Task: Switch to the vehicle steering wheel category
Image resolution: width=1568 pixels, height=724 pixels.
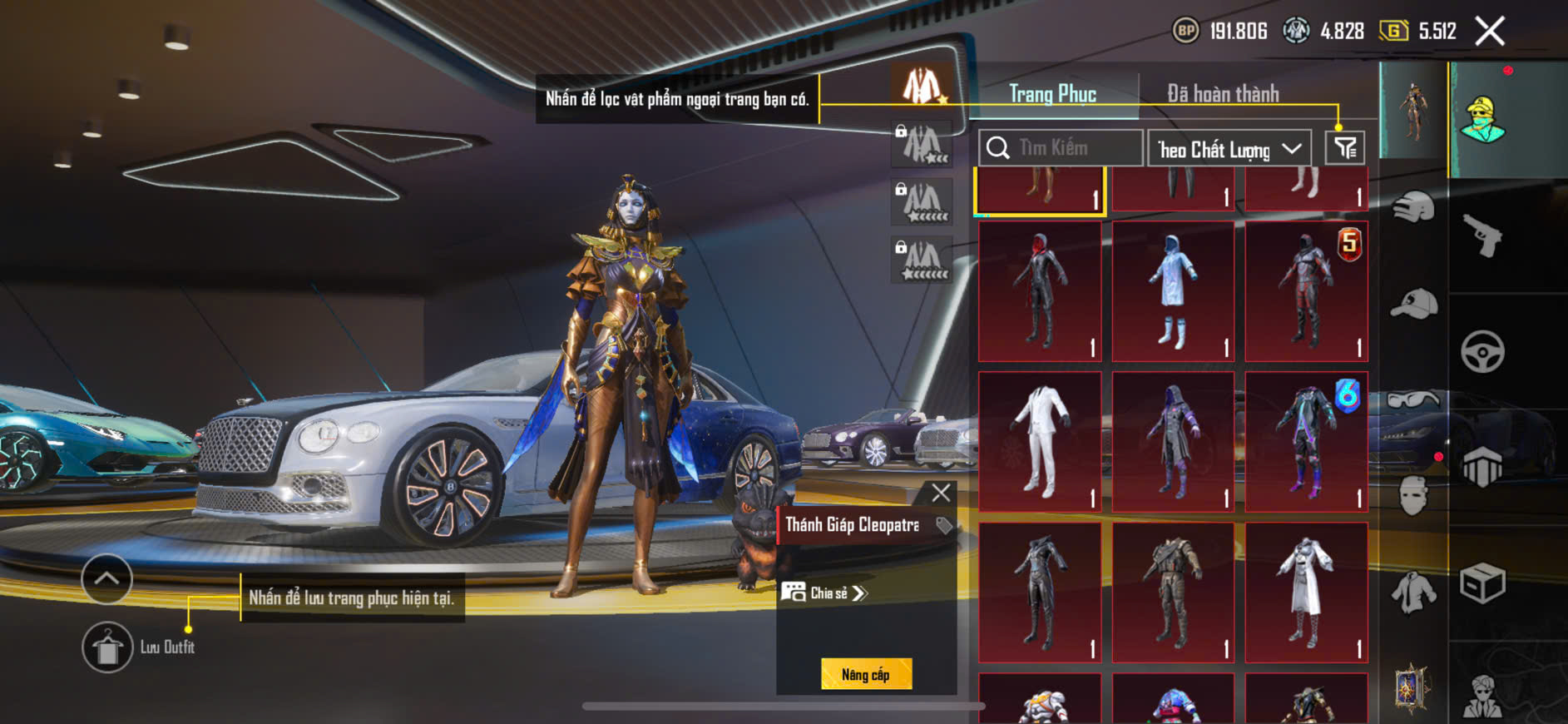Action: click(1482, 351)
